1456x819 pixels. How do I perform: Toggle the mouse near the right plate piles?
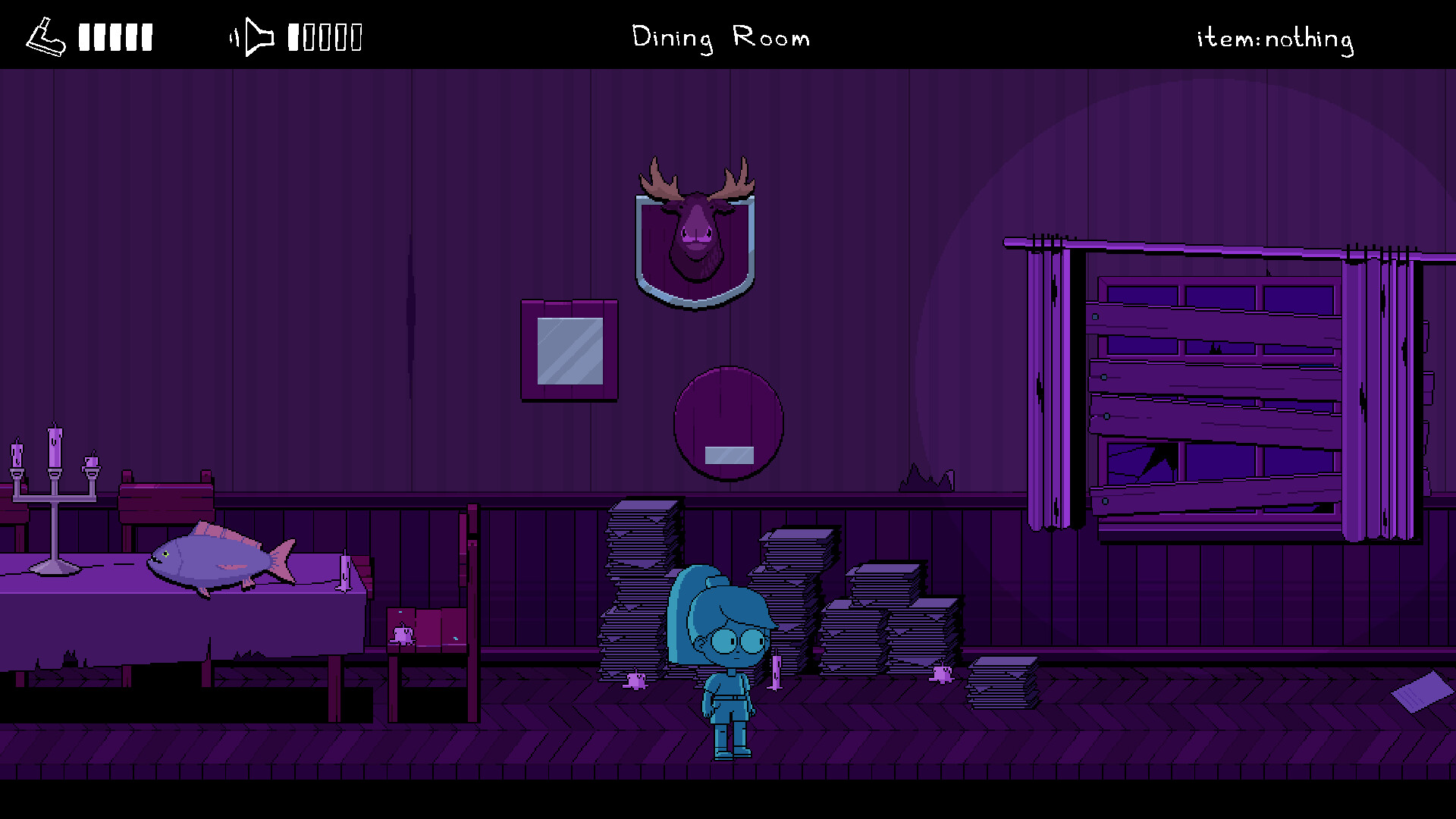click(x=940, y=675)
